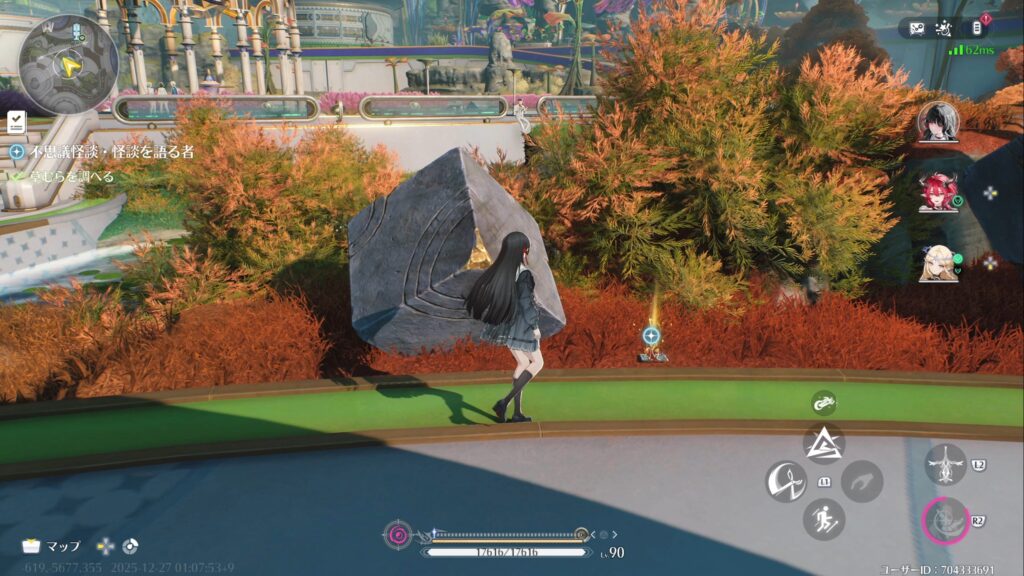Open the battery-shaped icon with red alert
Screen dimensions: 1024x576
(977, 28)
